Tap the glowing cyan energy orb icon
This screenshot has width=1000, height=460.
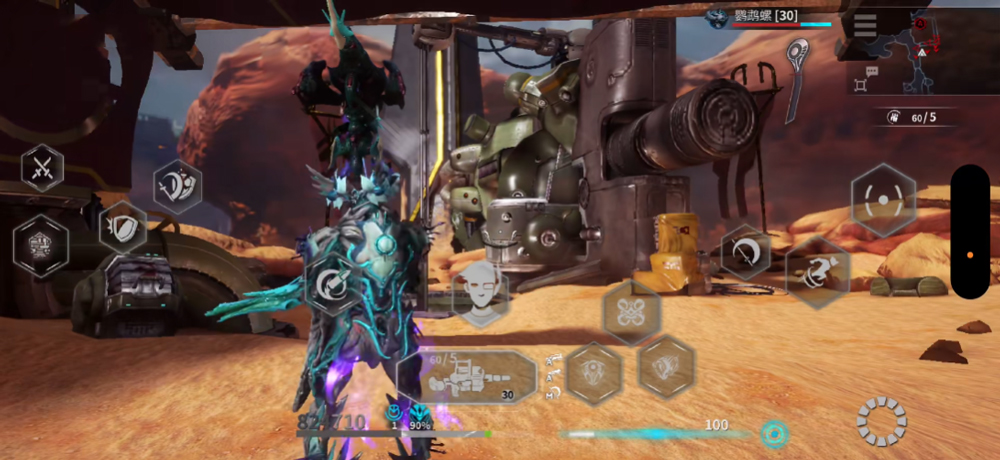[773, 434]
